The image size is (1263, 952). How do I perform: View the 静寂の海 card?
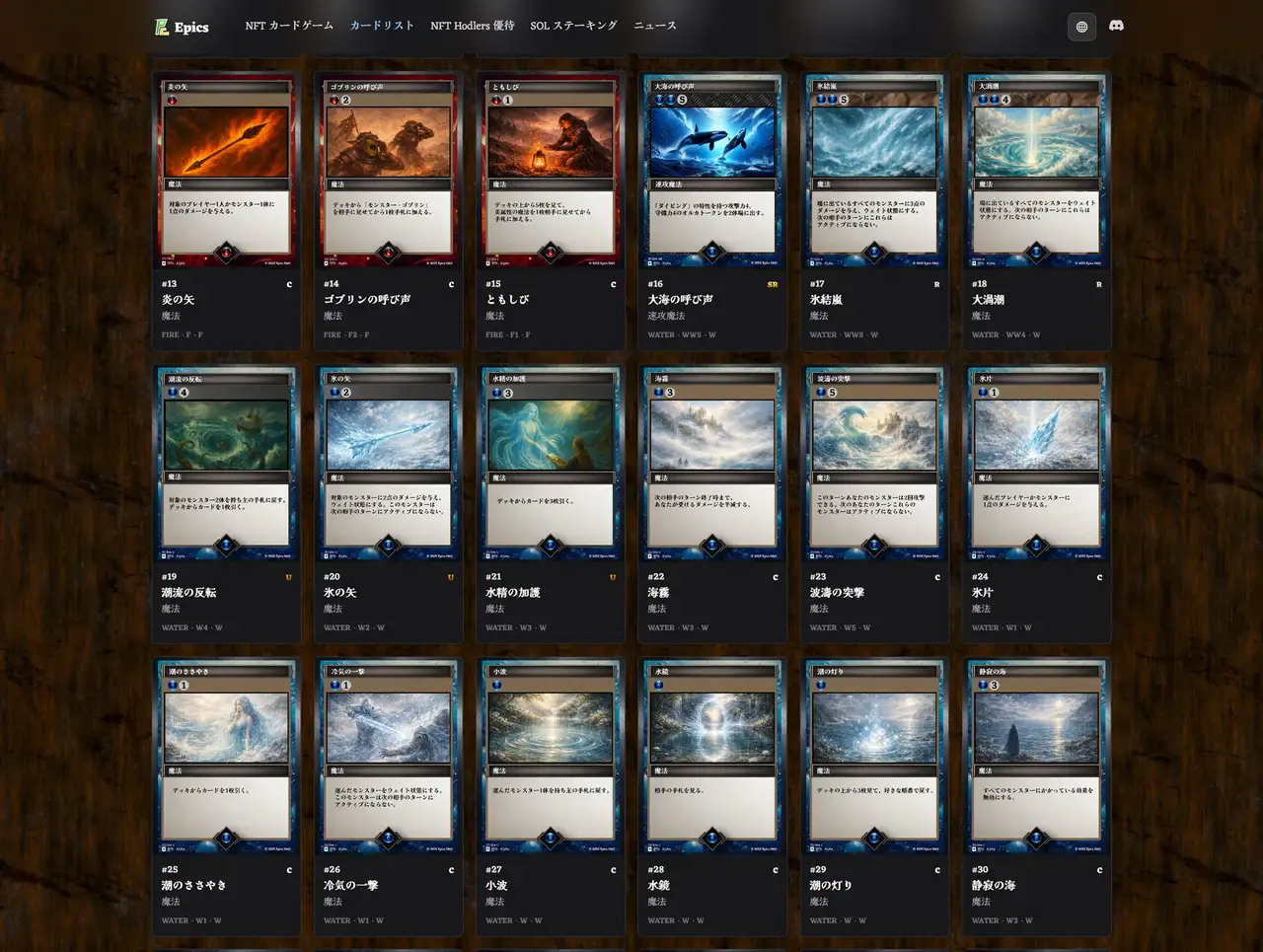click(x=1036, y=757)
